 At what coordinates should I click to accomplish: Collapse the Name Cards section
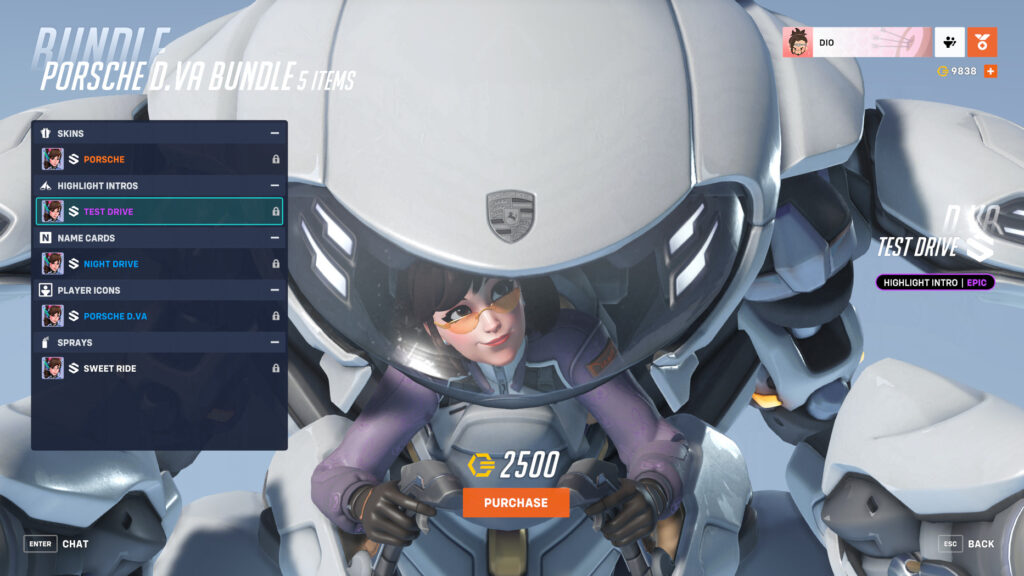274,238
